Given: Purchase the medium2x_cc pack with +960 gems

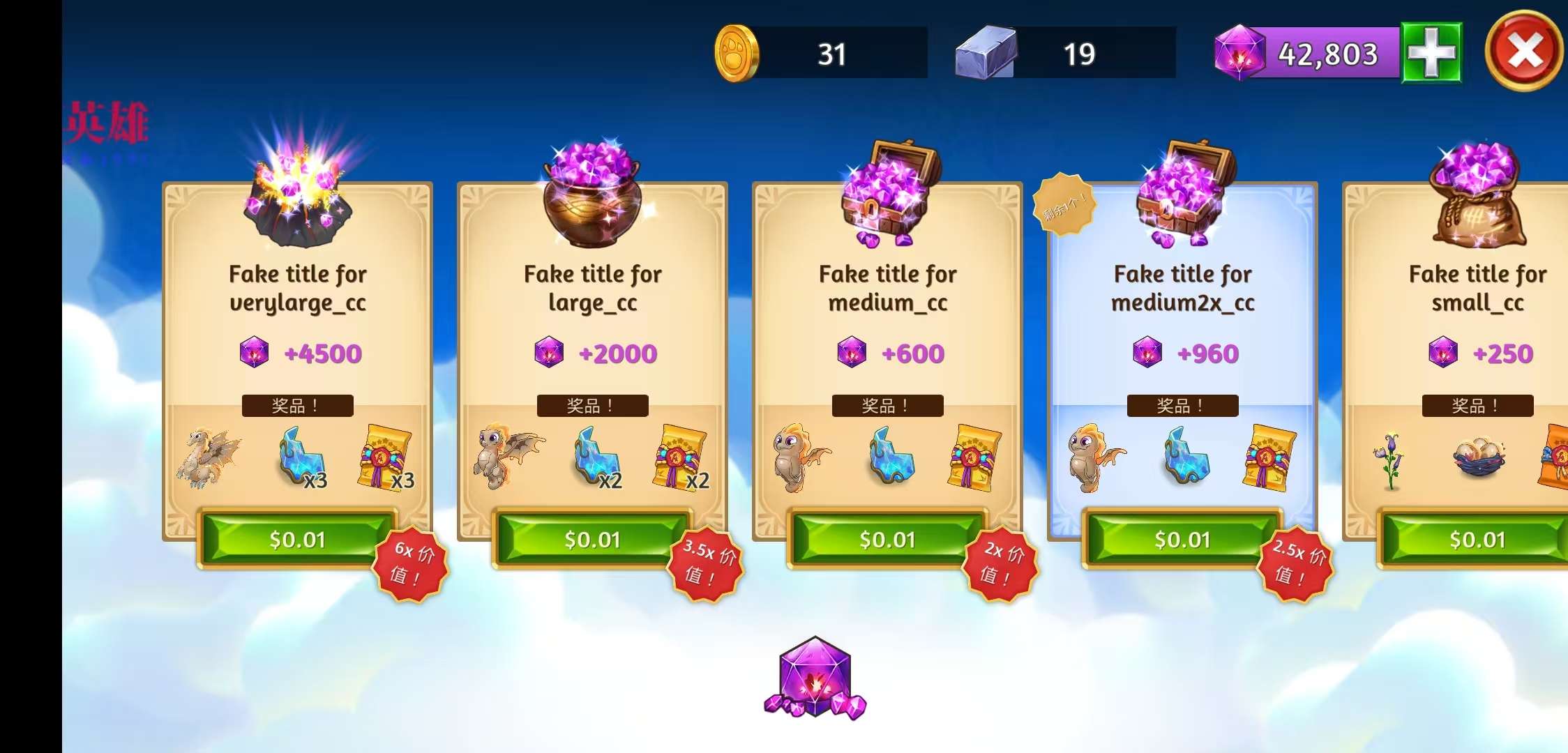Looking at the screenshot, I should tap(1182, 540).
